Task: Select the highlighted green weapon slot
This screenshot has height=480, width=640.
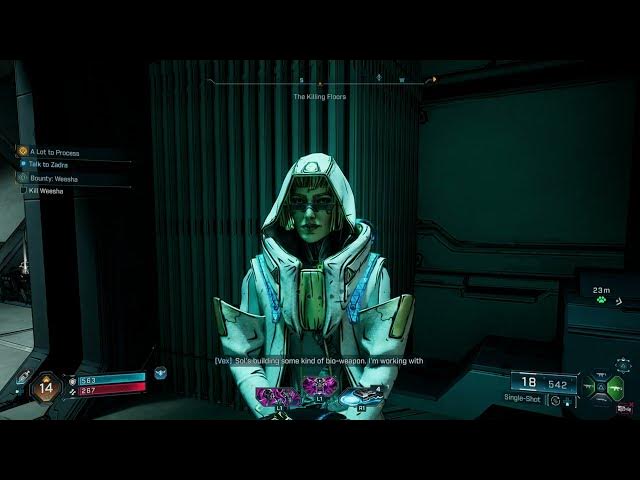Action: point(616,387)
